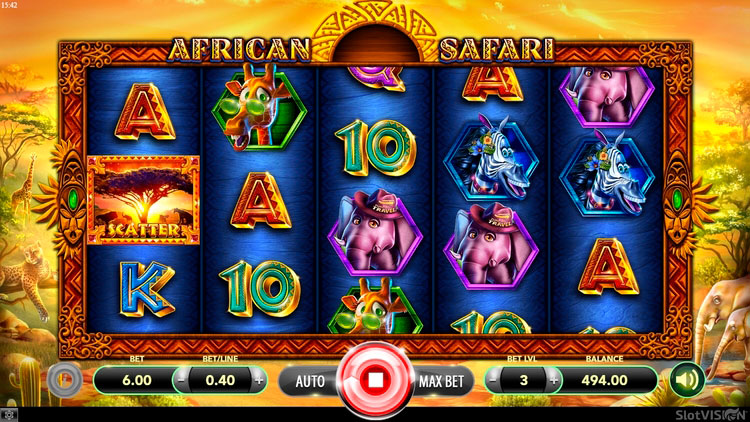Increase the bet per line with plus
This screenshot has height=422, width=750.
coord(260,381)
